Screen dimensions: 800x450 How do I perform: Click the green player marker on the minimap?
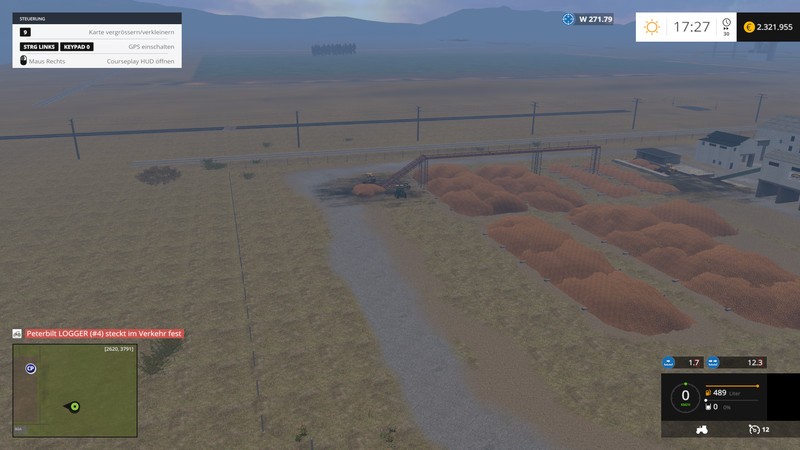(74, 407)
